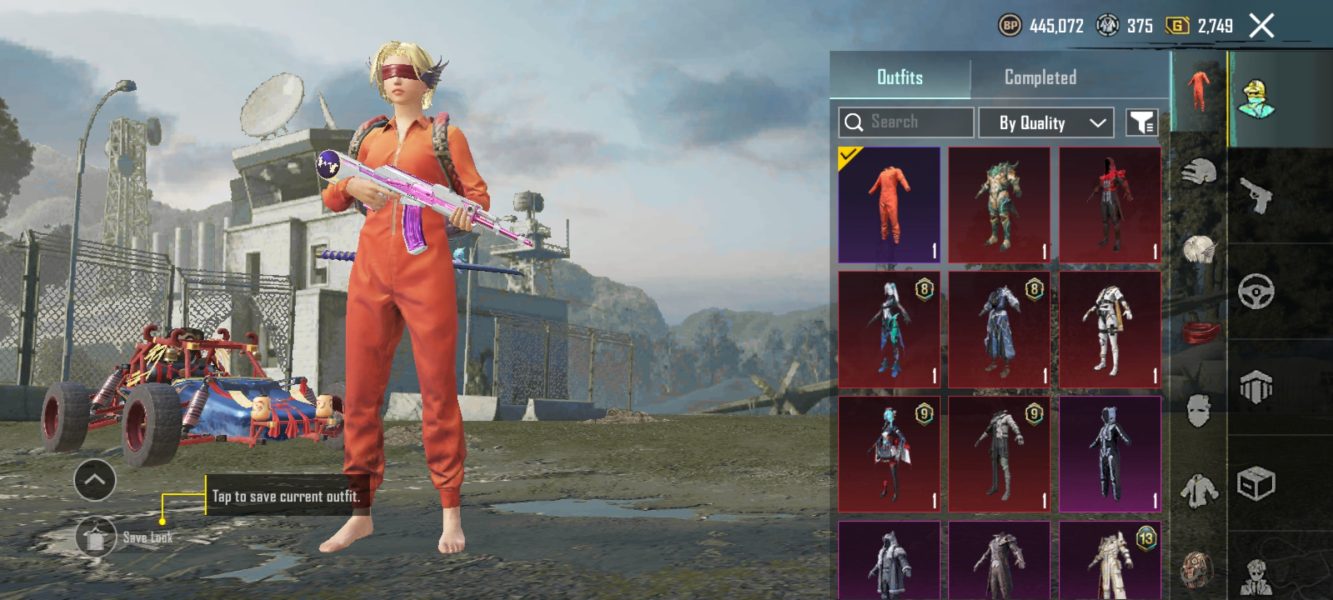1333x600 pixels.
Task: Open the vehicle skins steering wheel category
Action: pos(1256,292)
